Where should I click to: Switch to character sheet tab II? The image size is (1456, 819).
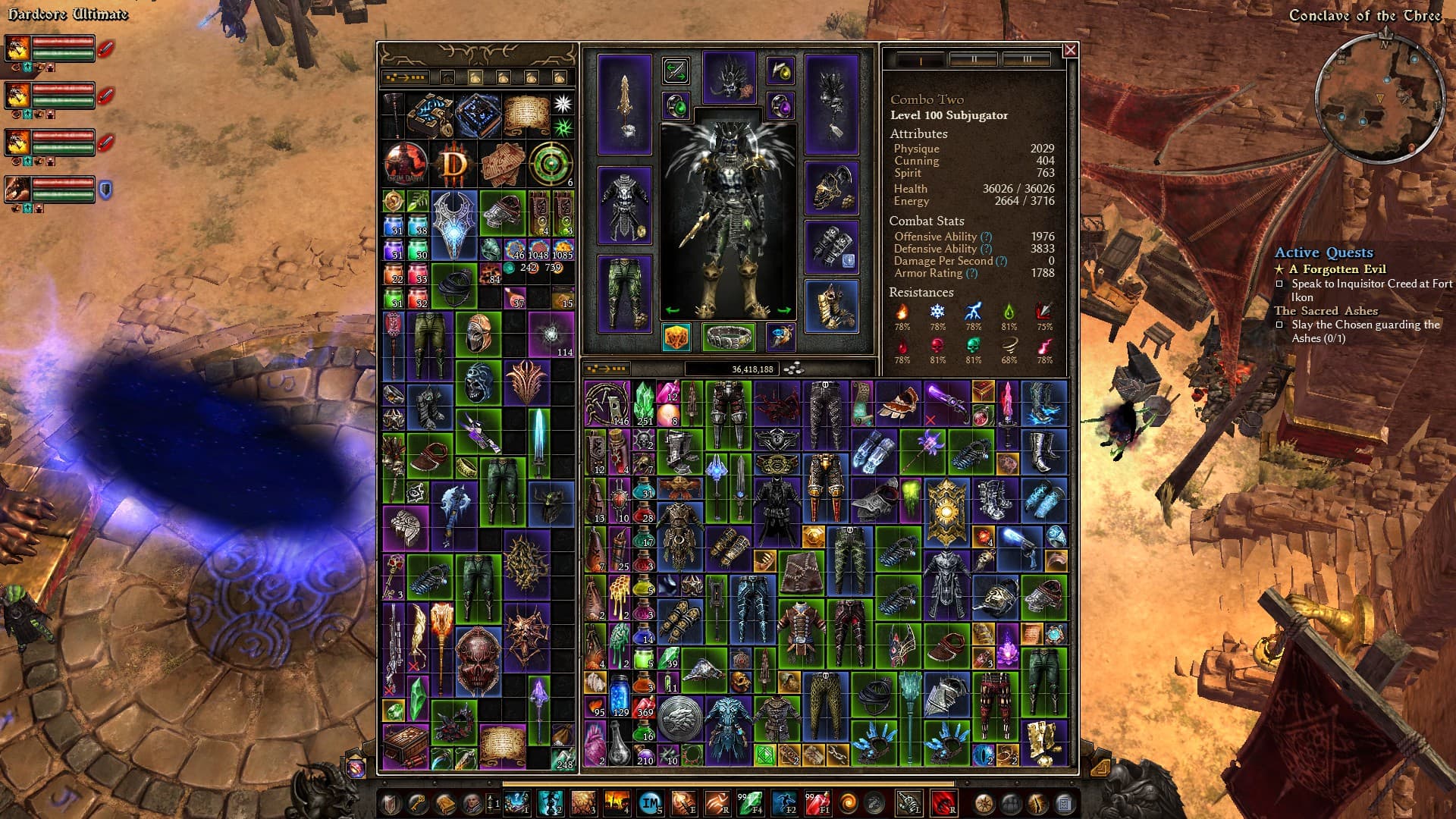(x=974, y=59)
